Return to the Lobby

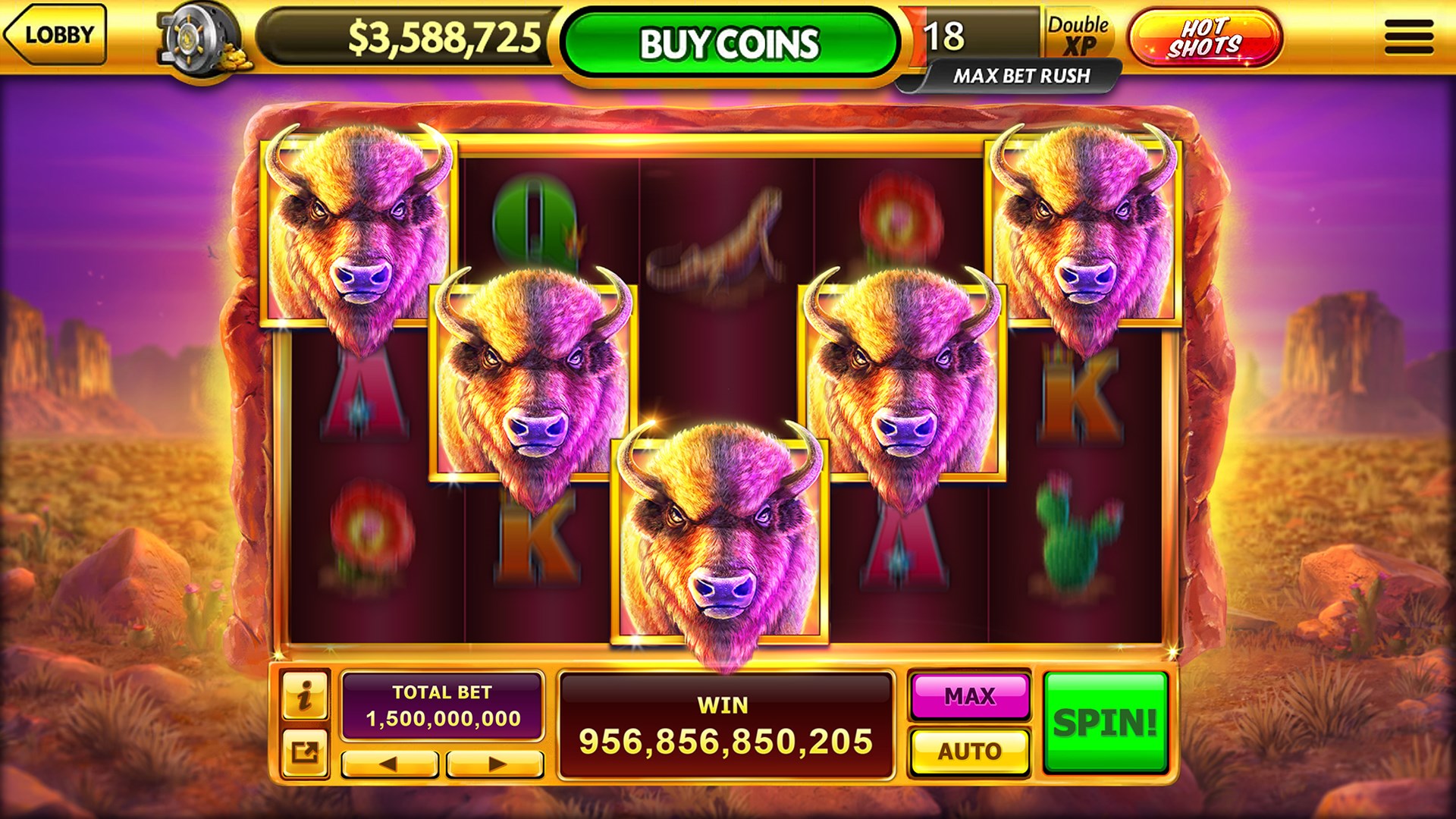tap(57, 34)
